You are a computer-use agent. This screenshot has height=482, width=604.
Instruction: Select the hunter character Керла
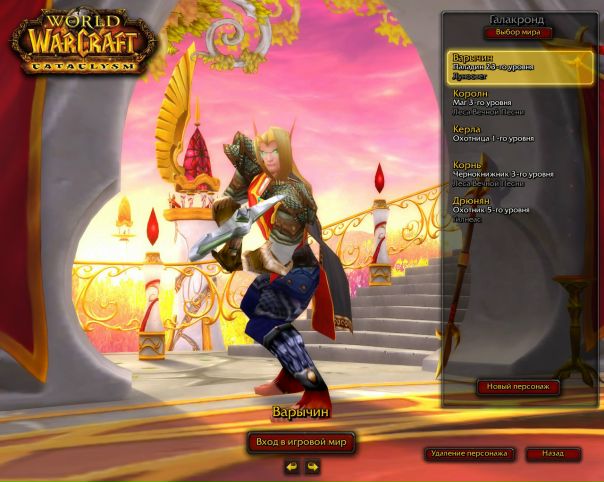[520, 133]
